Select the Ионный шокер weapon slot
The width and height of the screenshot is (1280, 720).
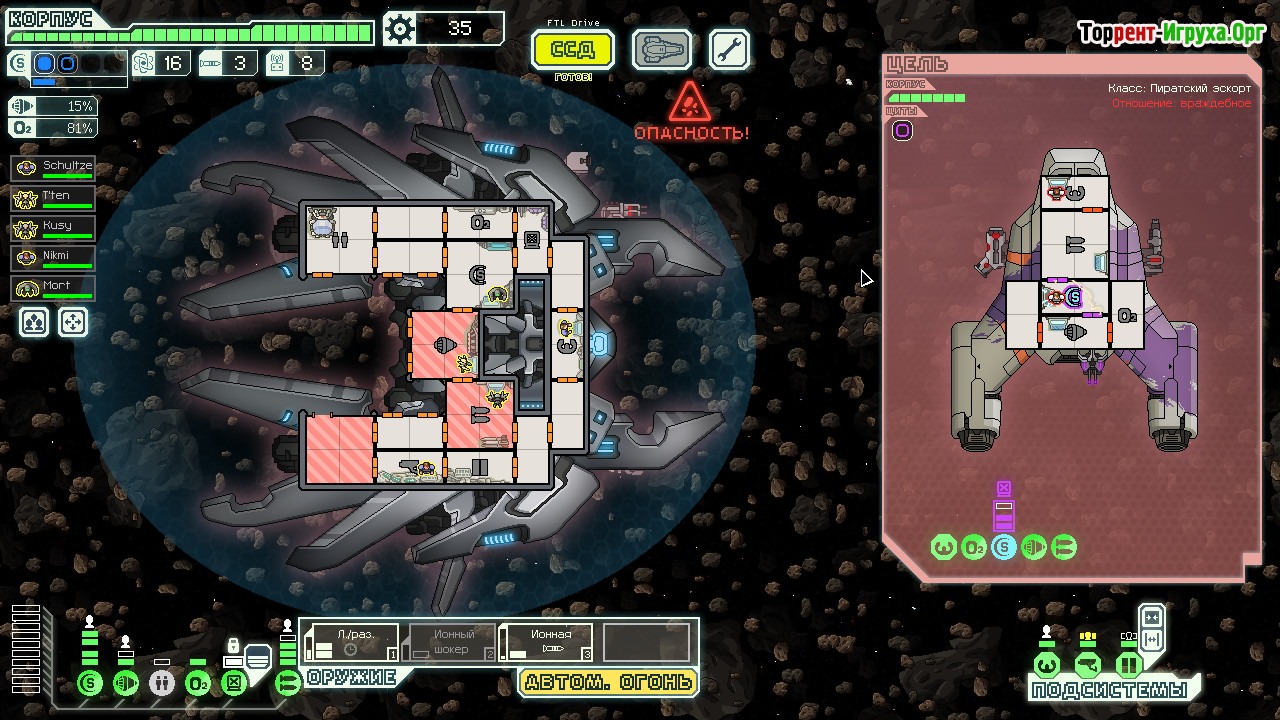[x=450, y=643]
